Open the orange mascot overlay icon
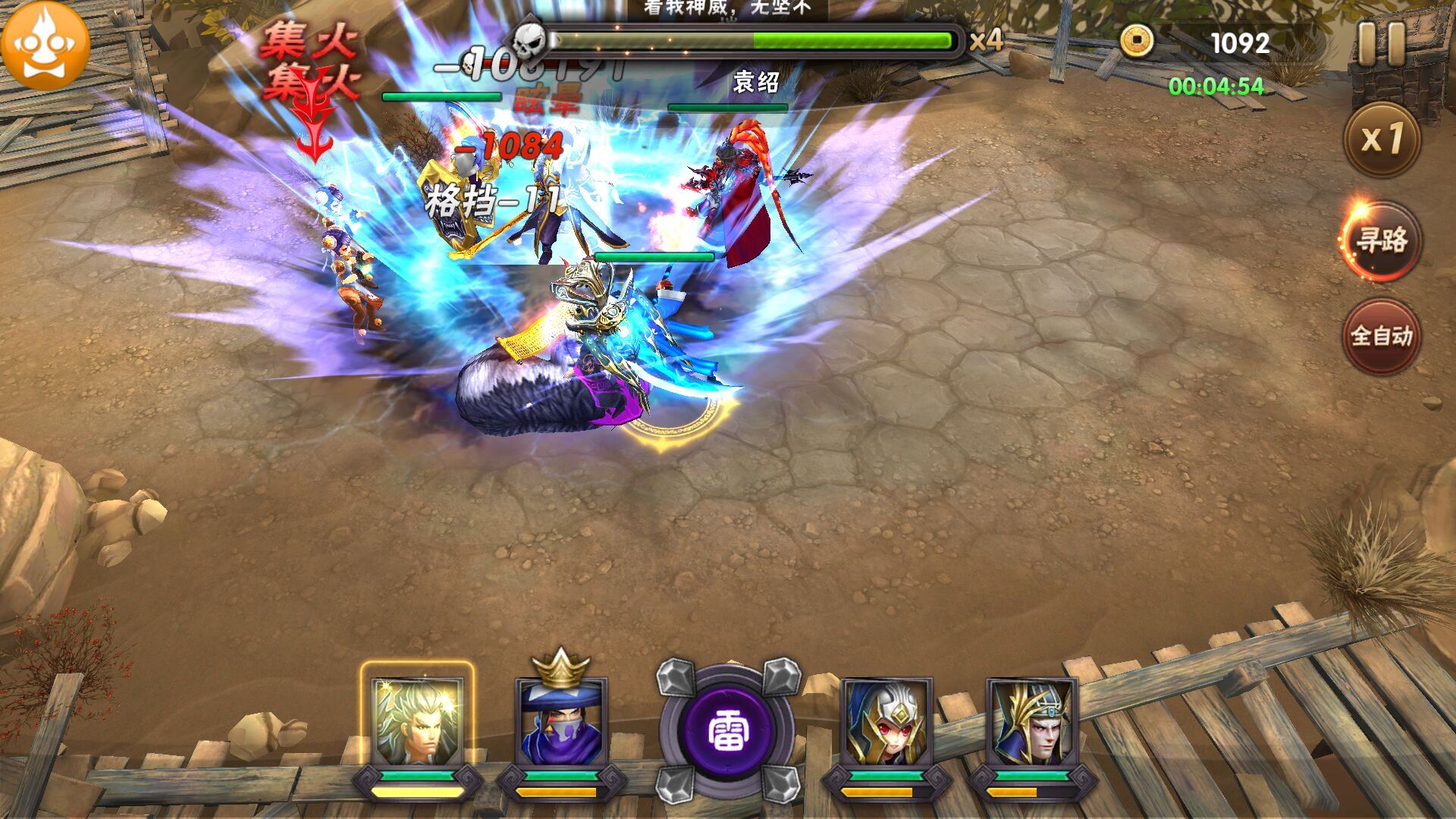Viewport: 1456px width, 819px height. point(45,44)
